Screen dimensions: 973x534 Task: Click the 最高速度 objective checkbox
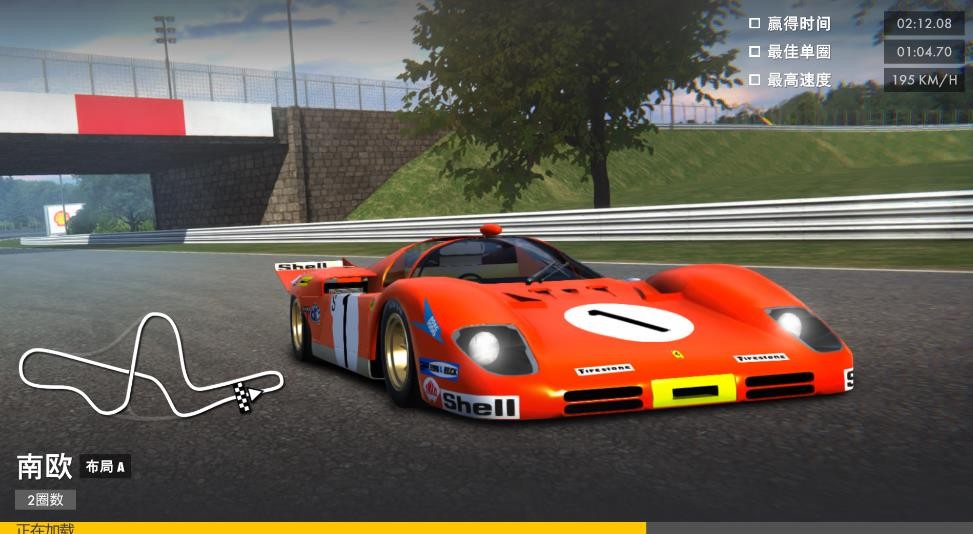[755, 79]
